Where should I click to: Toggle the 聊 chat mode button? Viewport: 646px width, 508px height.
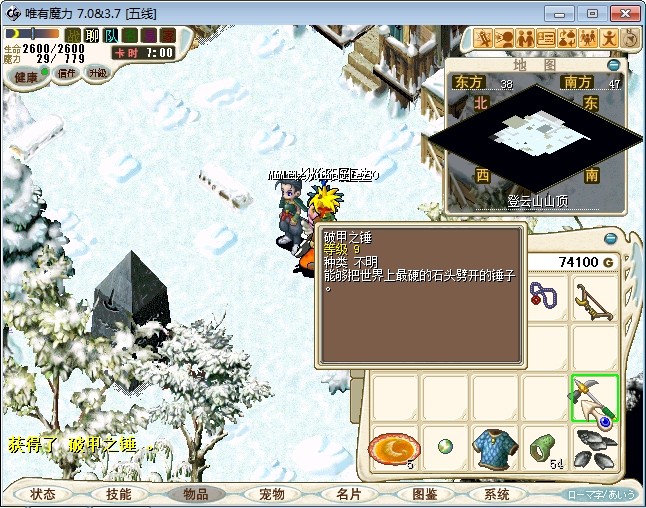click(92, 36)
